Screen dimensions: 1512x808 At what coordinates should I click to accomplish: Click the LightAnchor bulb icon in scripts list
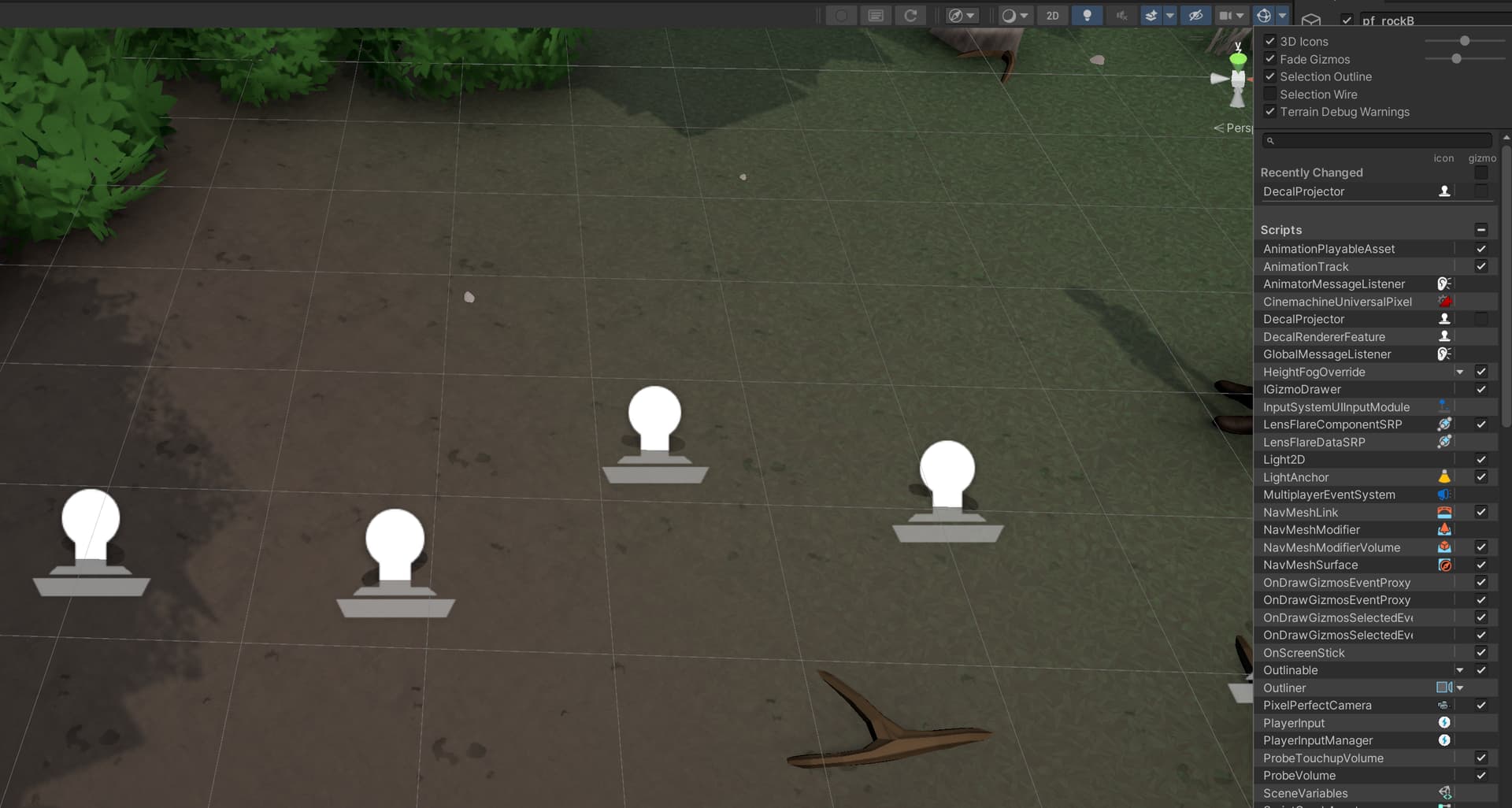(x=1444, y=476)
